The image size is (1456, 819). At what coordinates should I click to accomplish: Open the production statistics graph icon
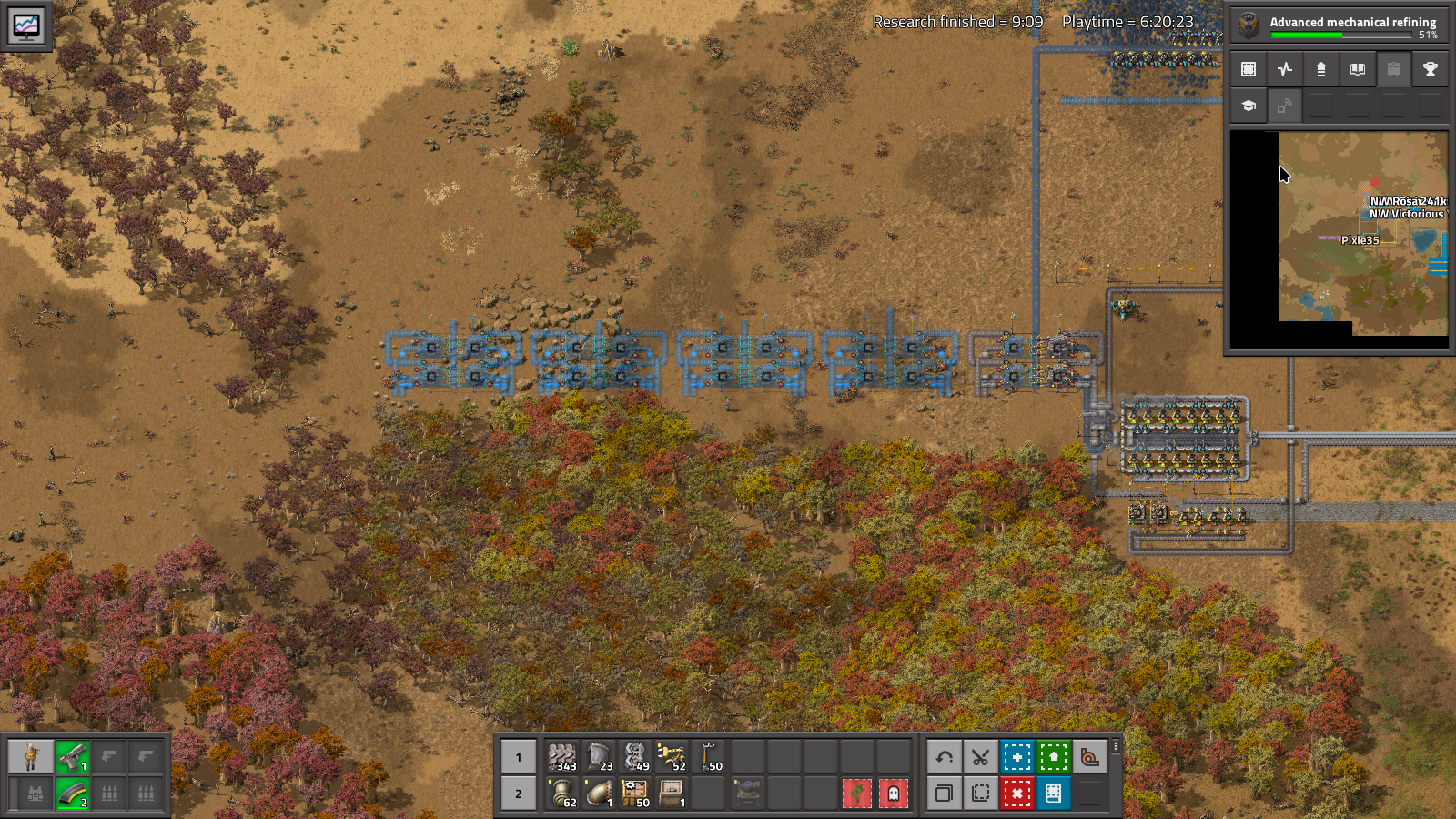(1285, 69)
